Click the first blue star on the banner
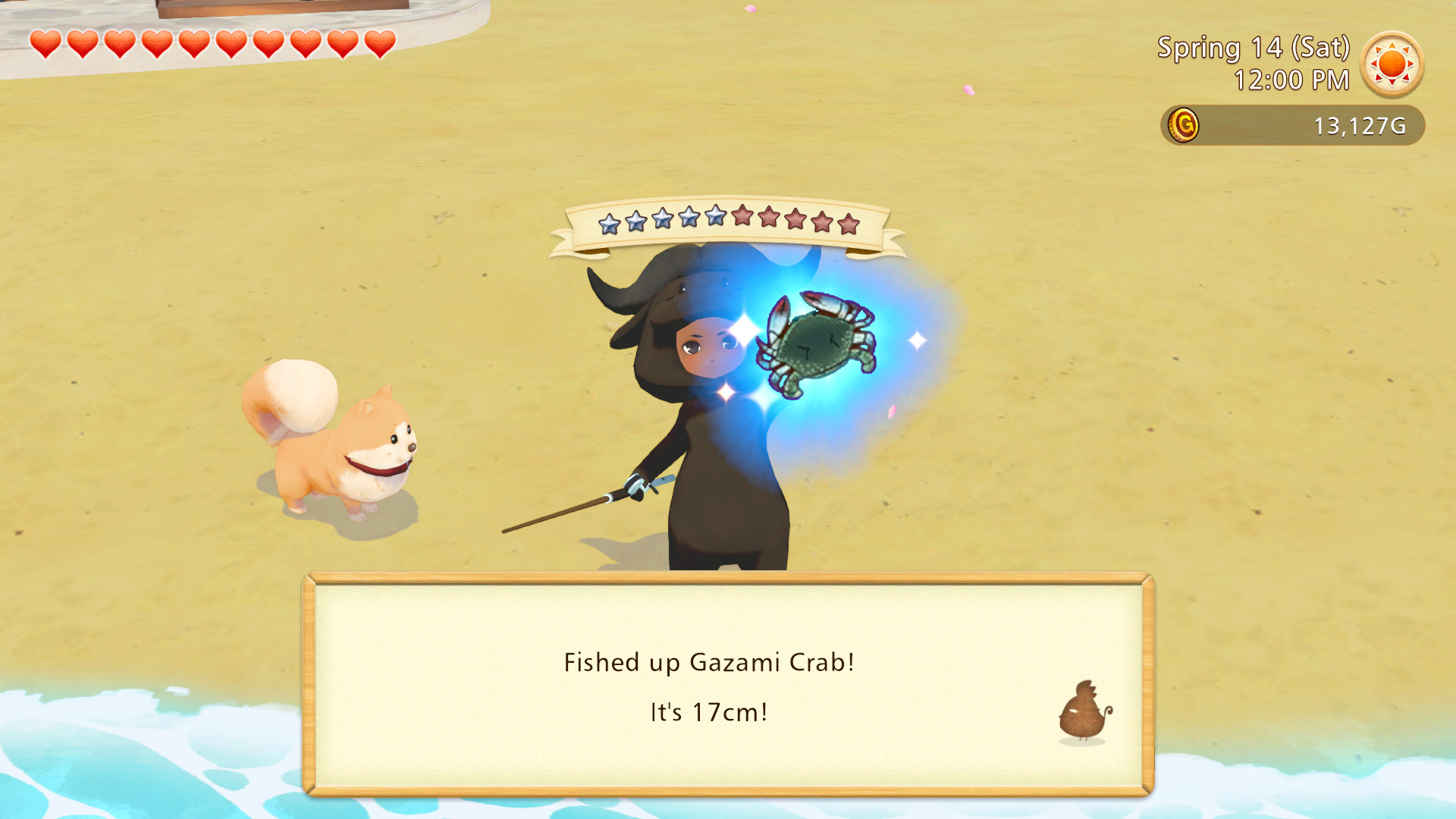This screenshot has width=1456, height=819. pos(609,222)
